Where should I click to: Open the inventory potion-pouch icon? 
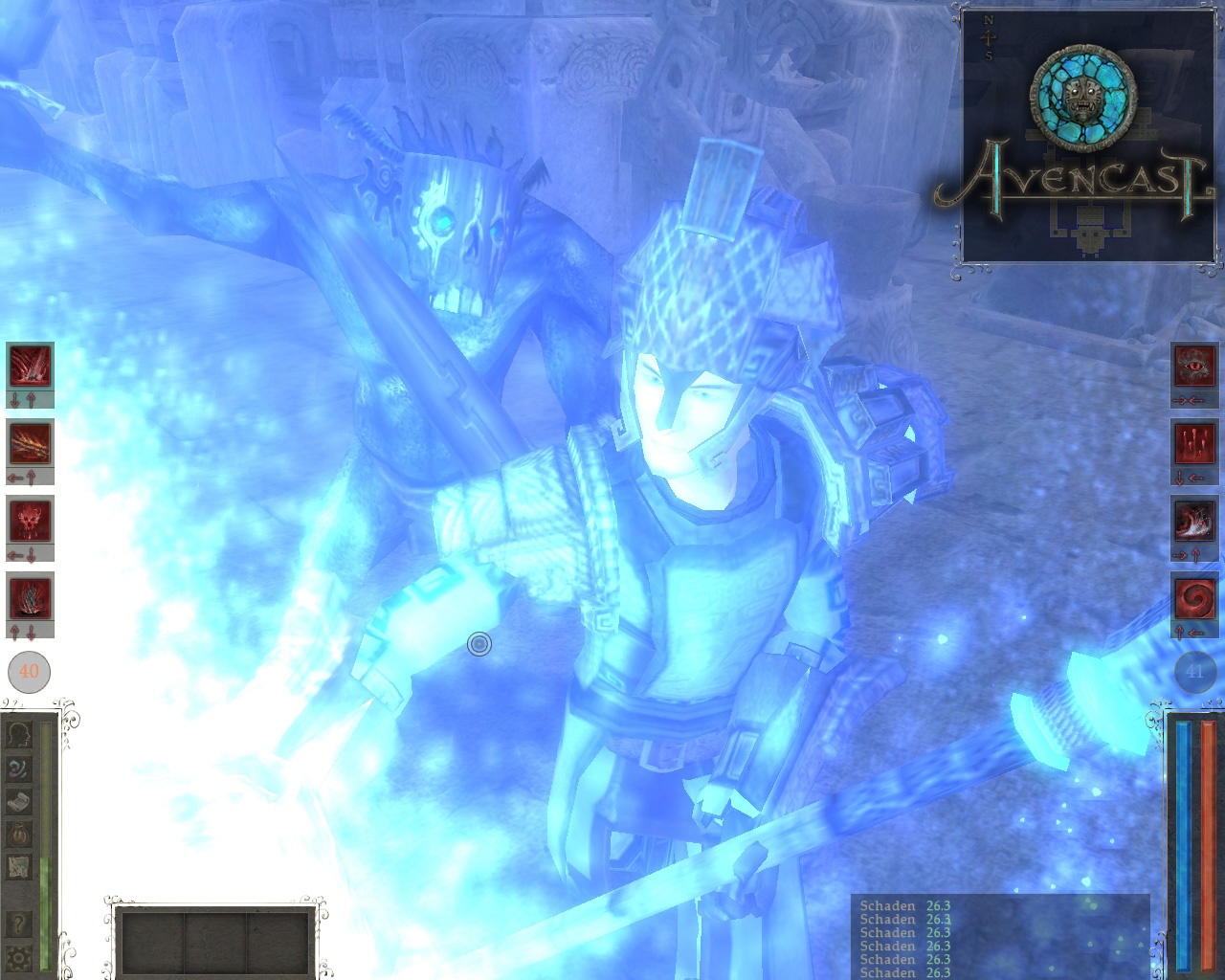coord(21,833)
